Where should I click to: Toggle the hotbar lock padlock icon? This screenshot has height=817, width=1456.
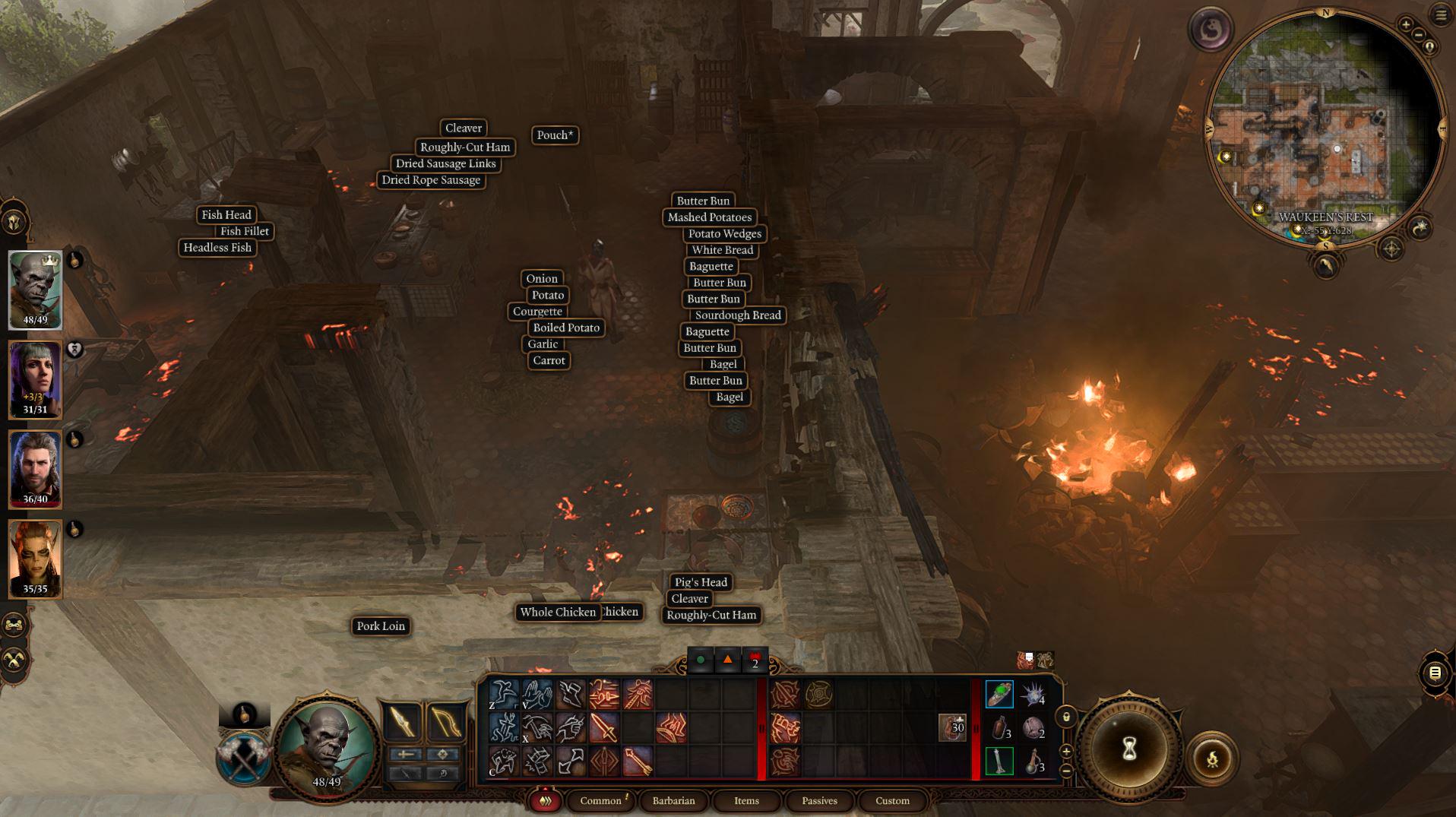pos(1066,717)
